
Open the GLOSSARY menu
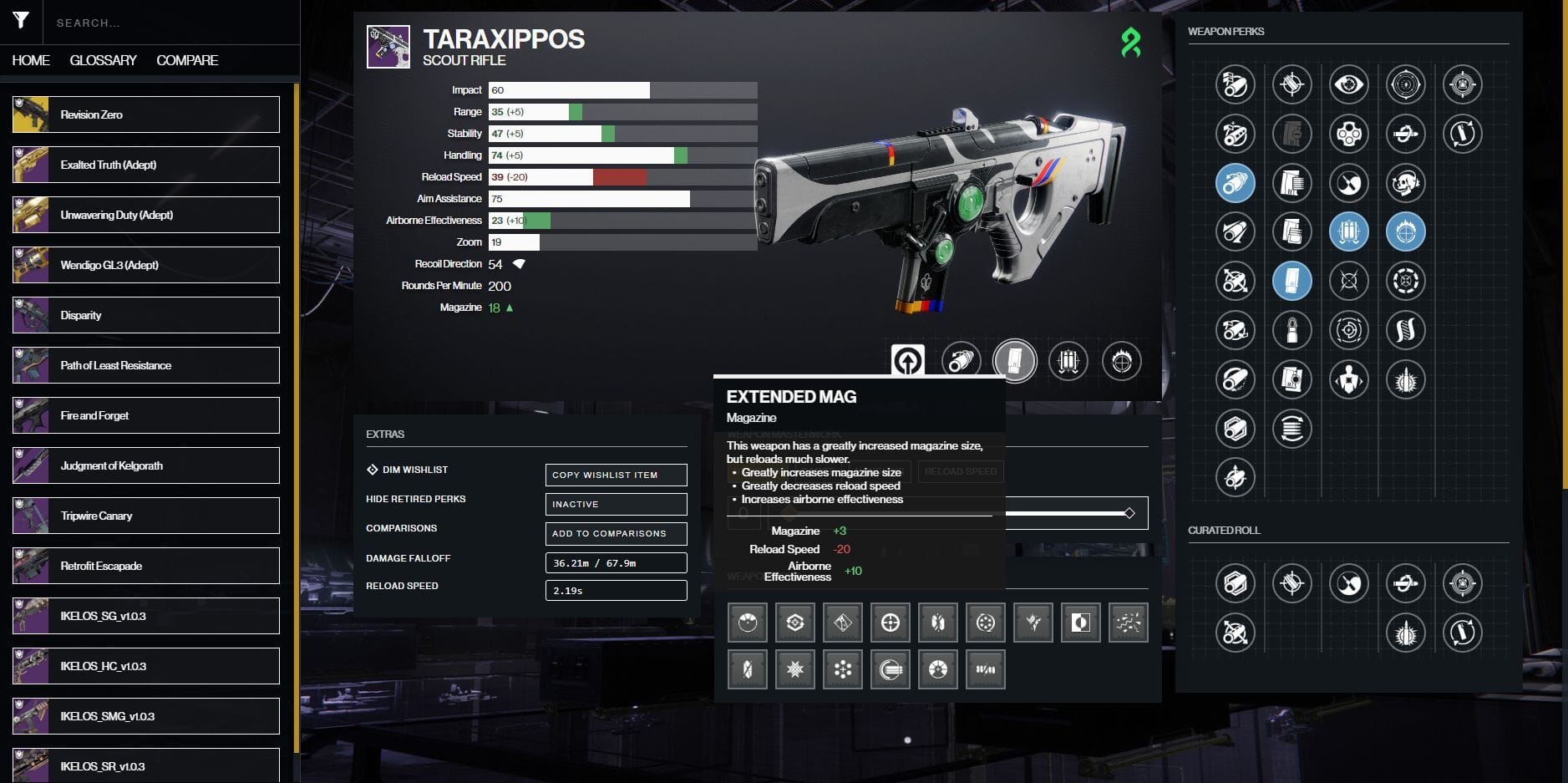[104, 60]
